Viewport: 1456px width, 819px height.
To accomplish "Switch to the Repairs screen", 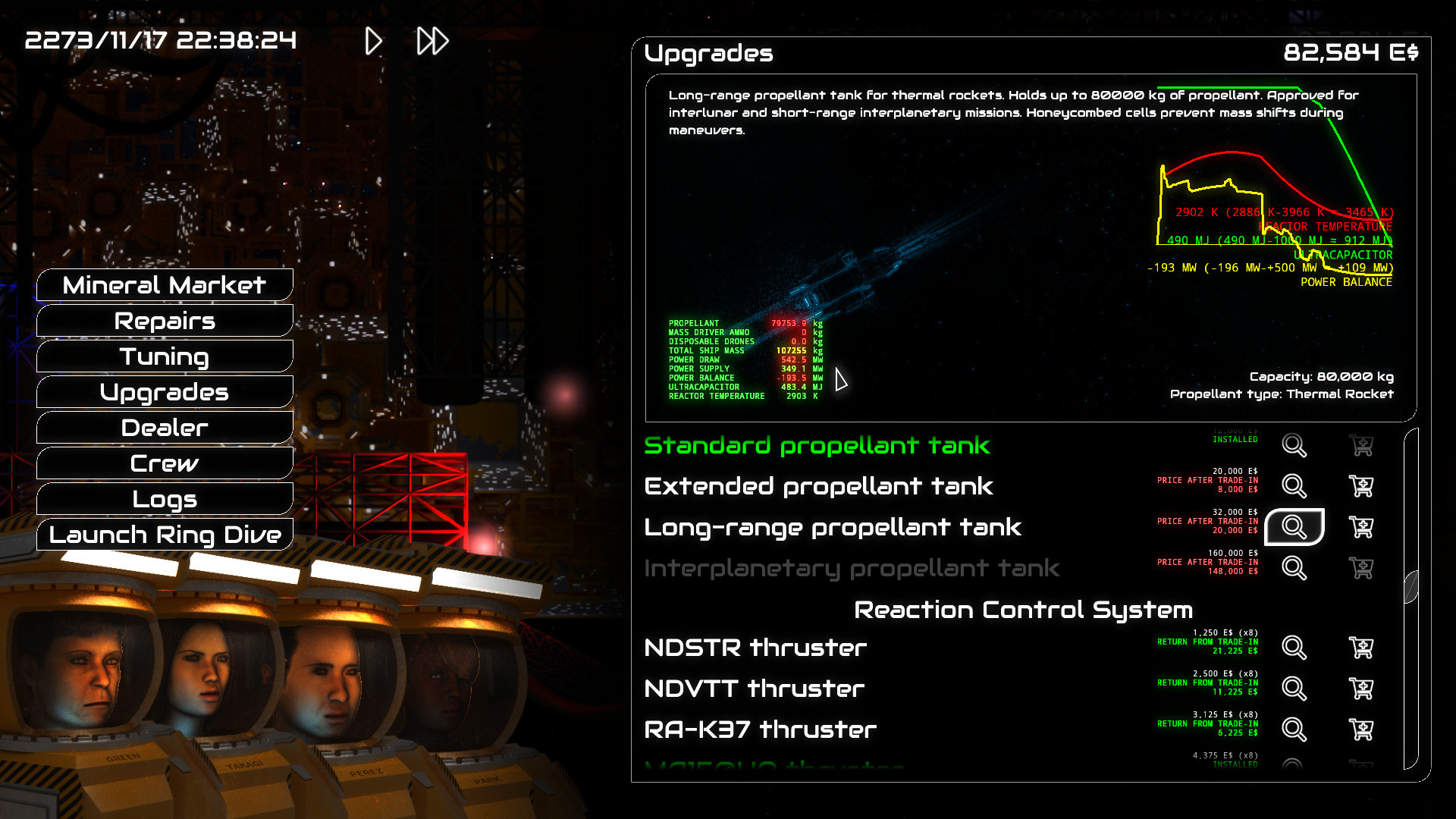I will pyautogui.click(x=164, y=321).
